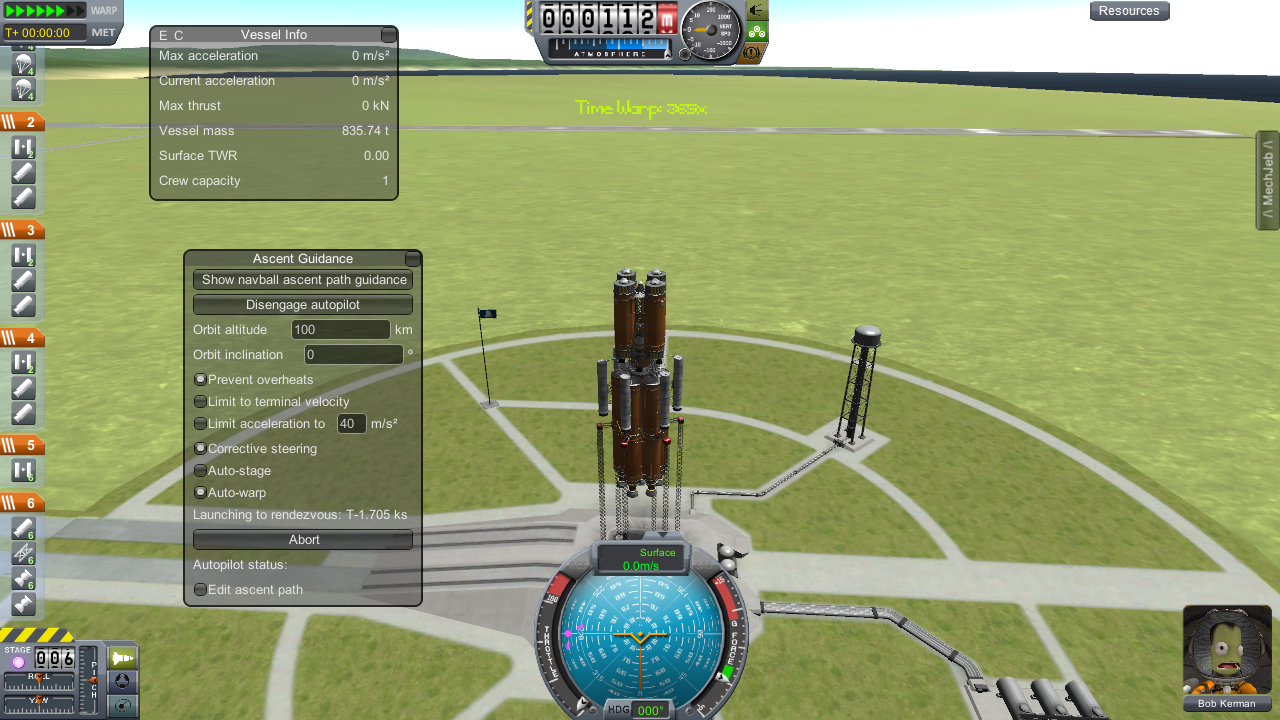Enable Limit to terminal velocity
Viewport: 1280px width, 720px height.
pos(201,402)
